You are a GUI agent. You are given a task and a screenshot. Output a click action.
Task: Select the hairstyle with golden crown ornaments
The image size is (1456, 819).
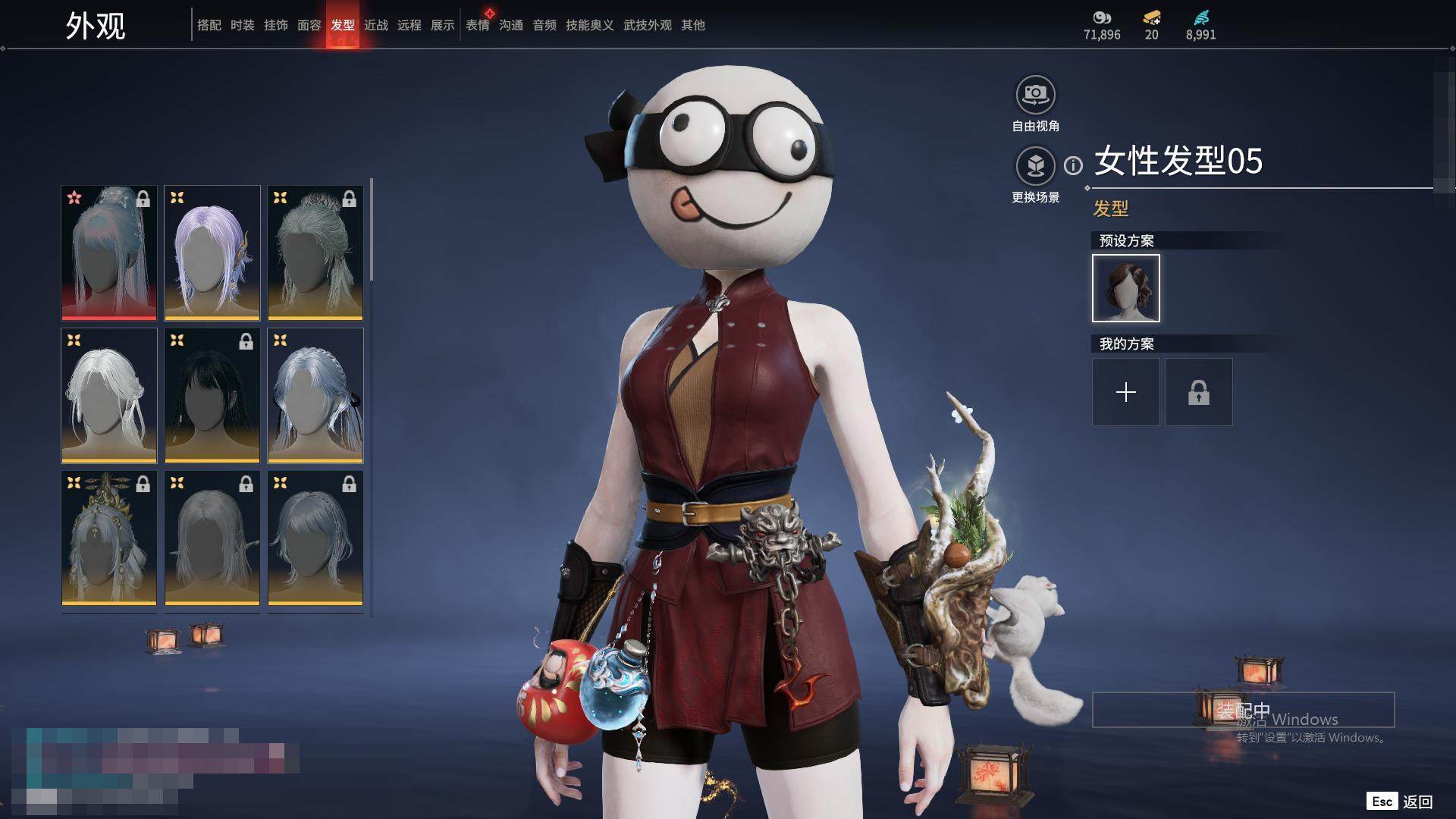click(109, 538)
